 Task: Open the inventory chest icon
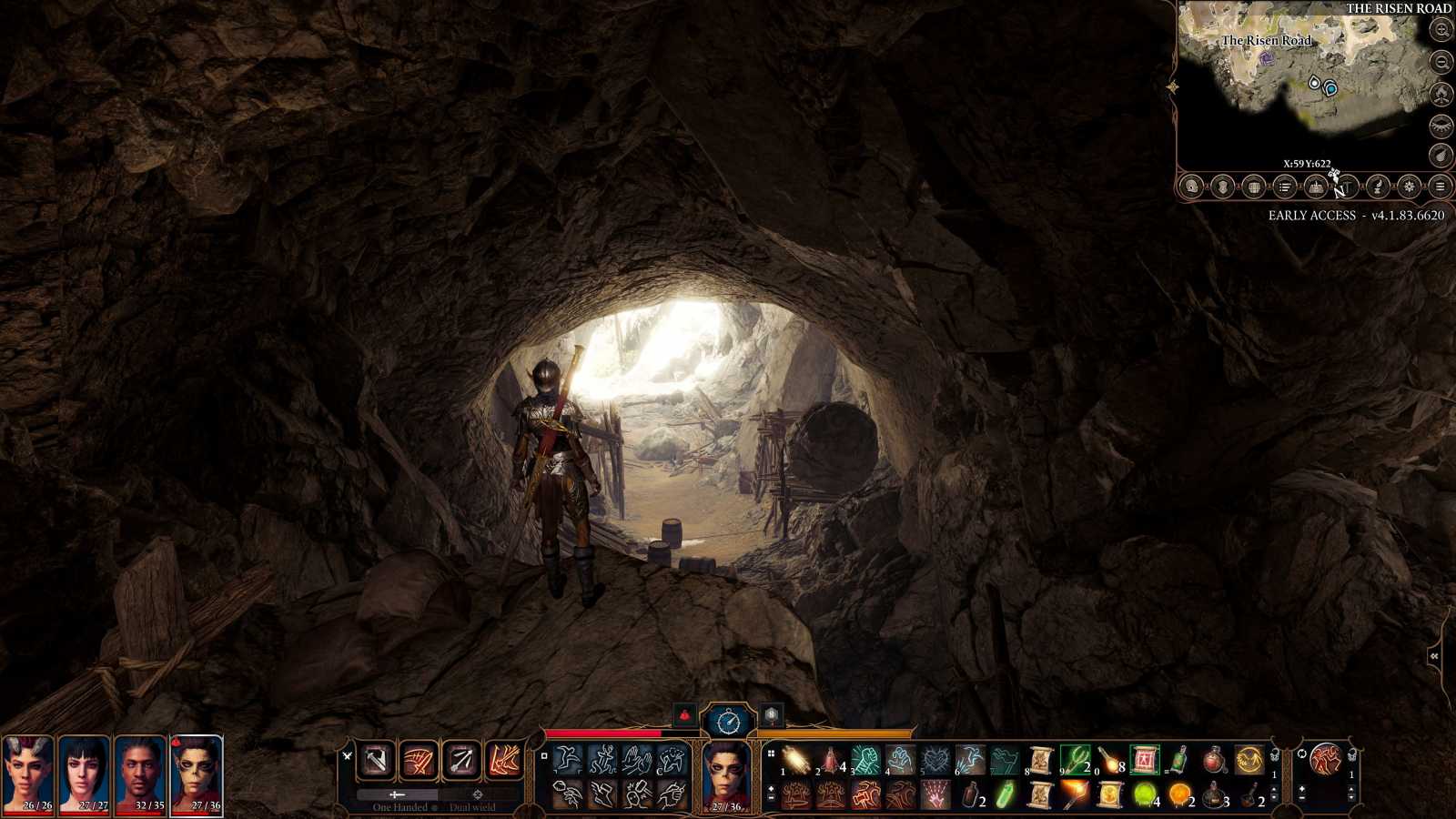[1253, 187]
